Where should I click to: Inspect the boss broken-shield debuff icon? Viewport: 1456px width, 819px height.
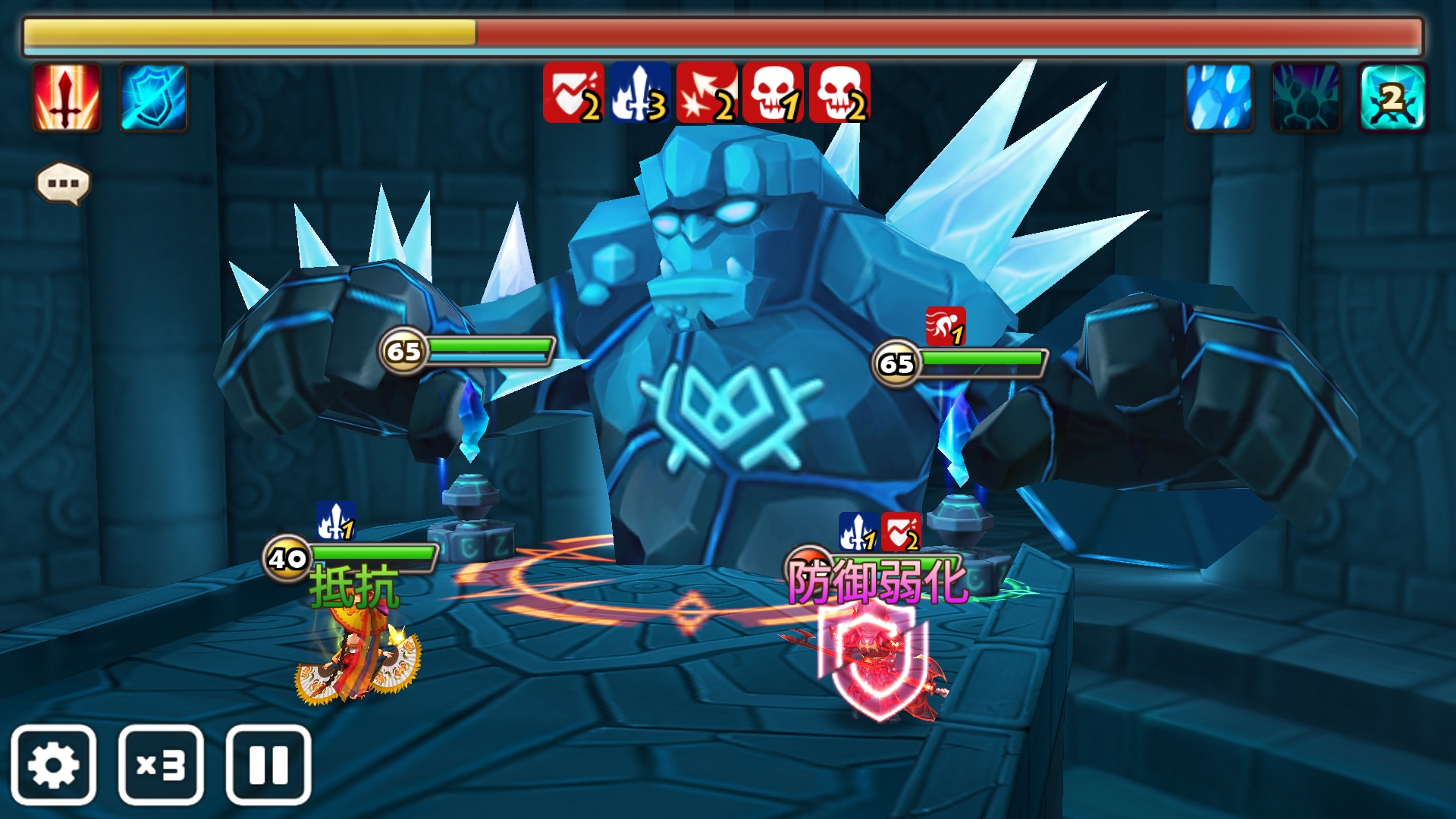pyautogui.click(x=573, y=93)
